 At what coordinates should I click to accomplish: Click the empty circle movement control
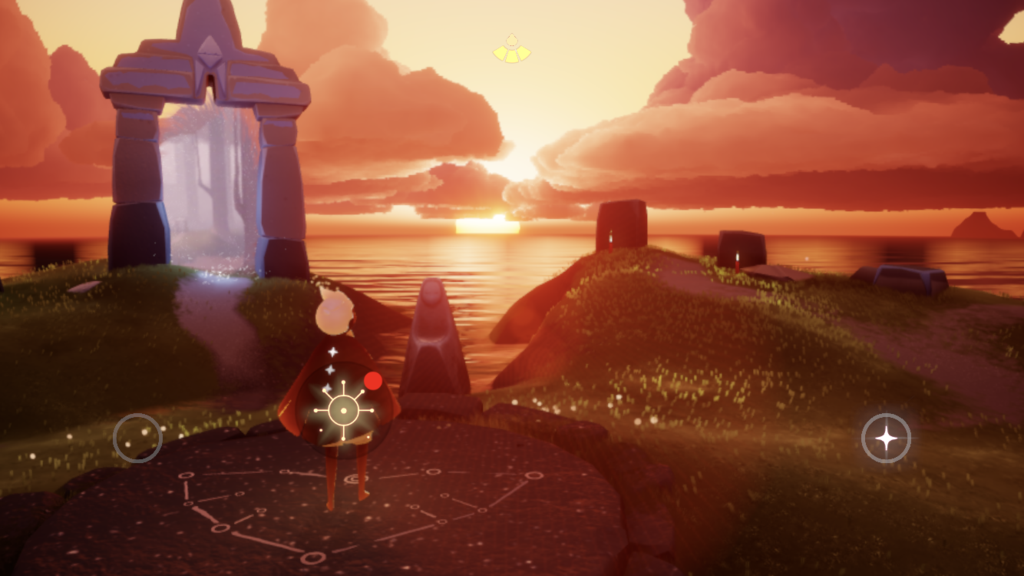pos(138,438)
